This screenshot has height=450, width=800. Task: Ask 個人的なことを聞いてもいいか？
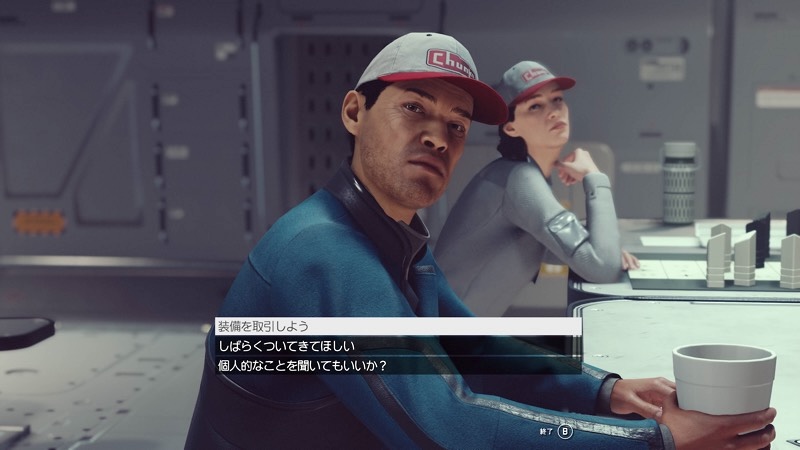[303, 366]
